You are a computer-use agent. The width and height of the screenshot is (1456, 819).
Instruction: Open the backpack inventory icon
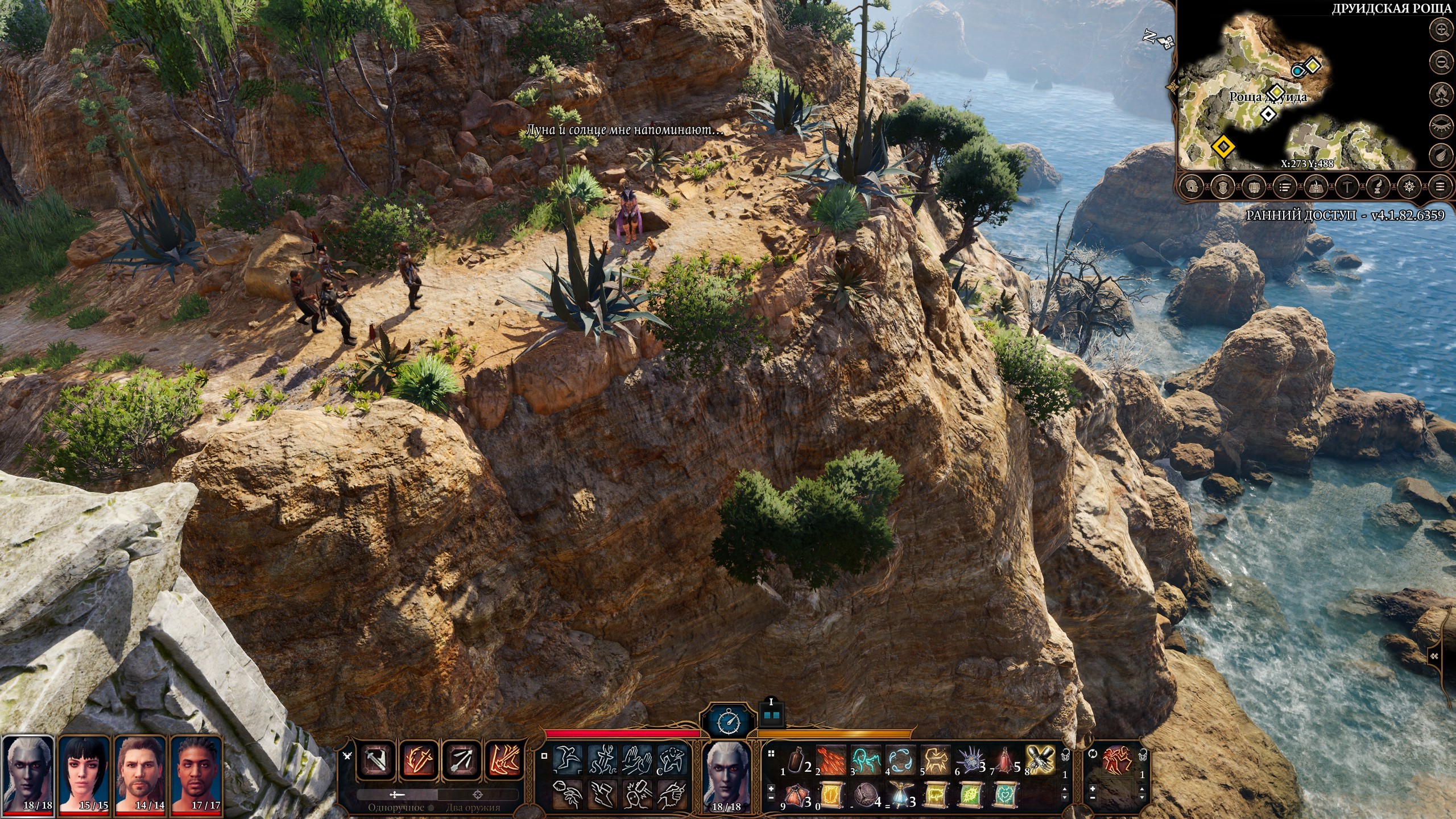(1254, 186)
